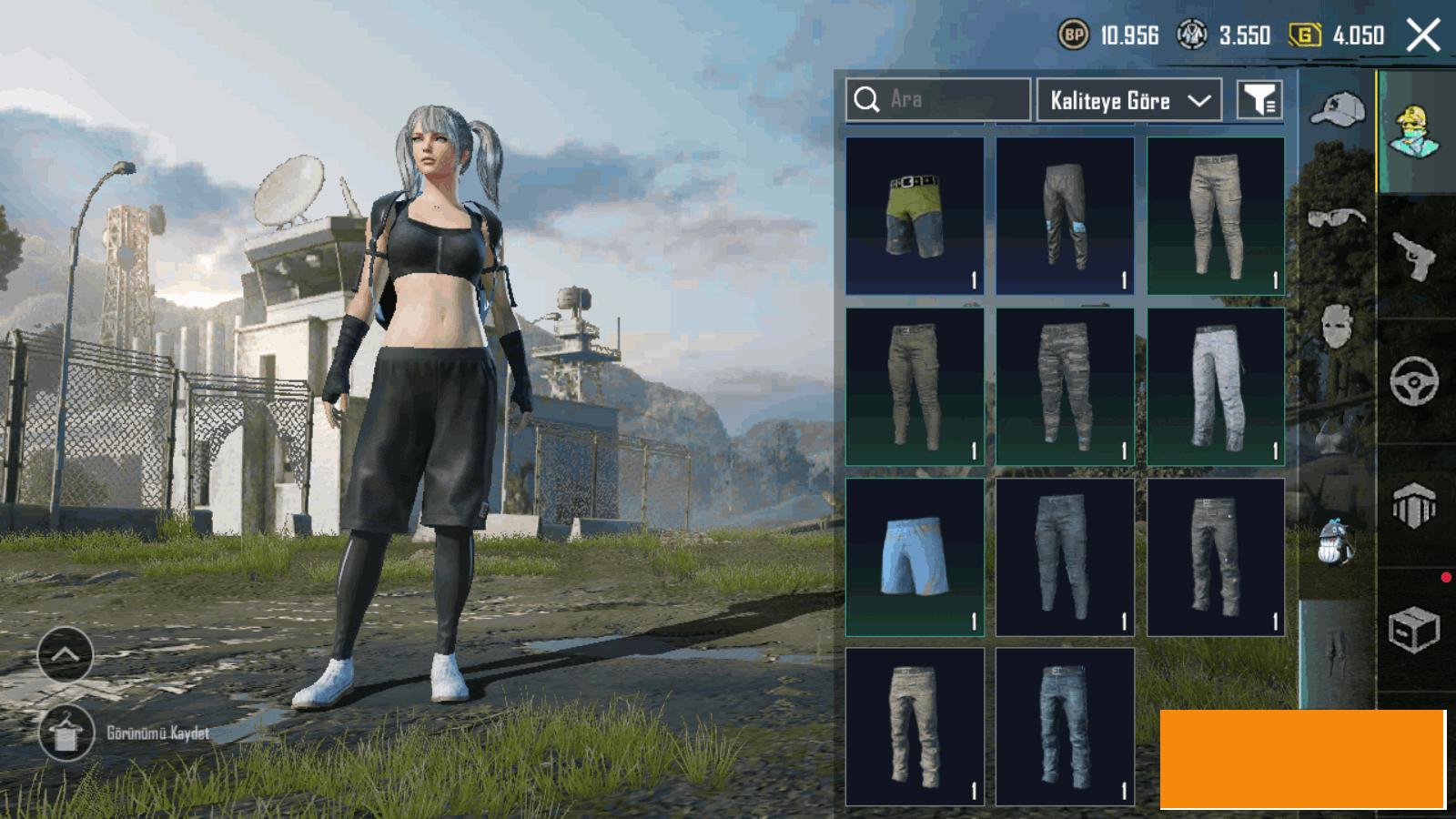Open the glasses category
This screenshot has height=819, width=1456.
point(1337,217)
